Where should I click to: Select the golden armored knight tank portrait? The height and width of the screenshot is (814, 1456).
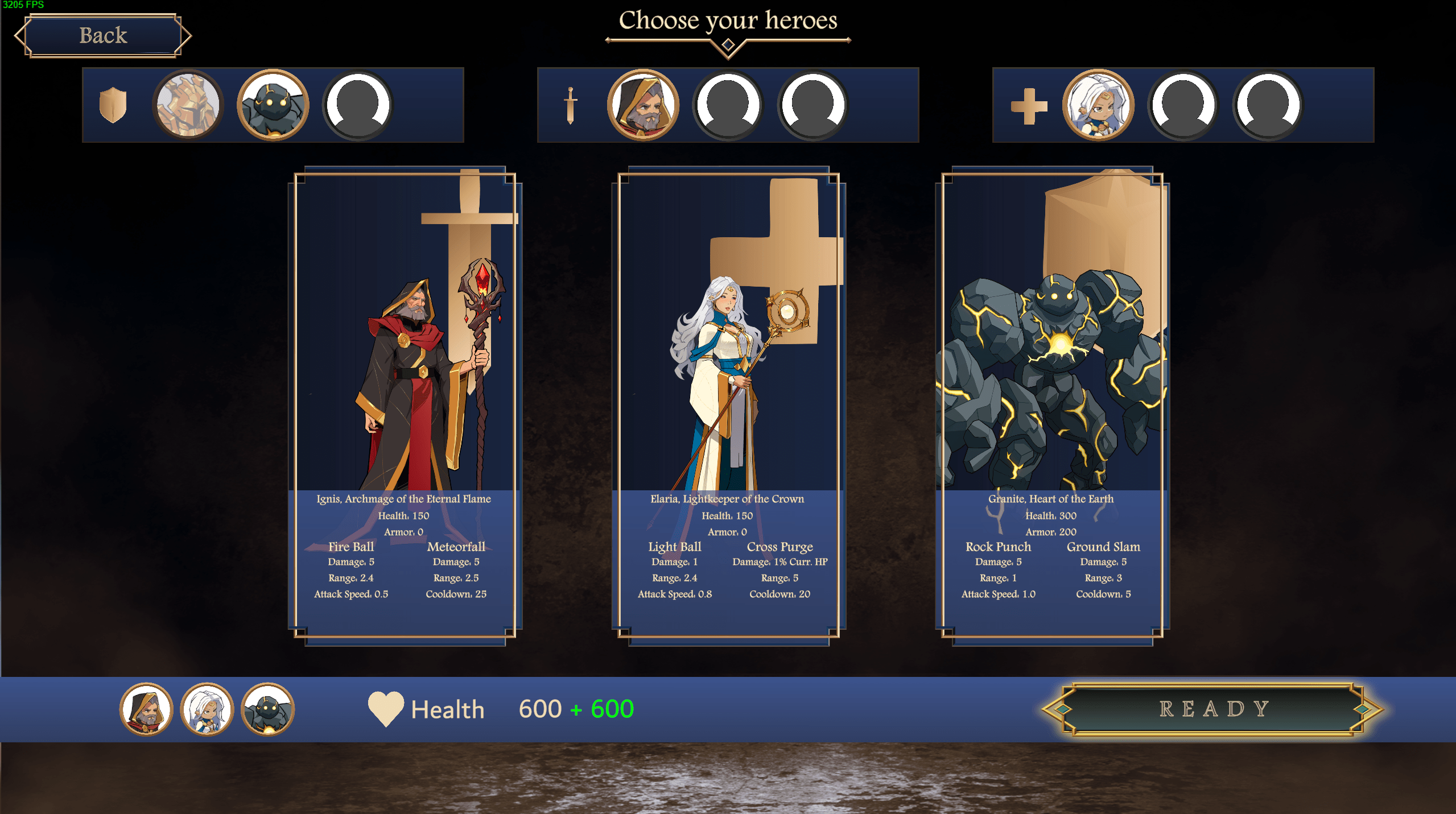click(x=188, y=105)
